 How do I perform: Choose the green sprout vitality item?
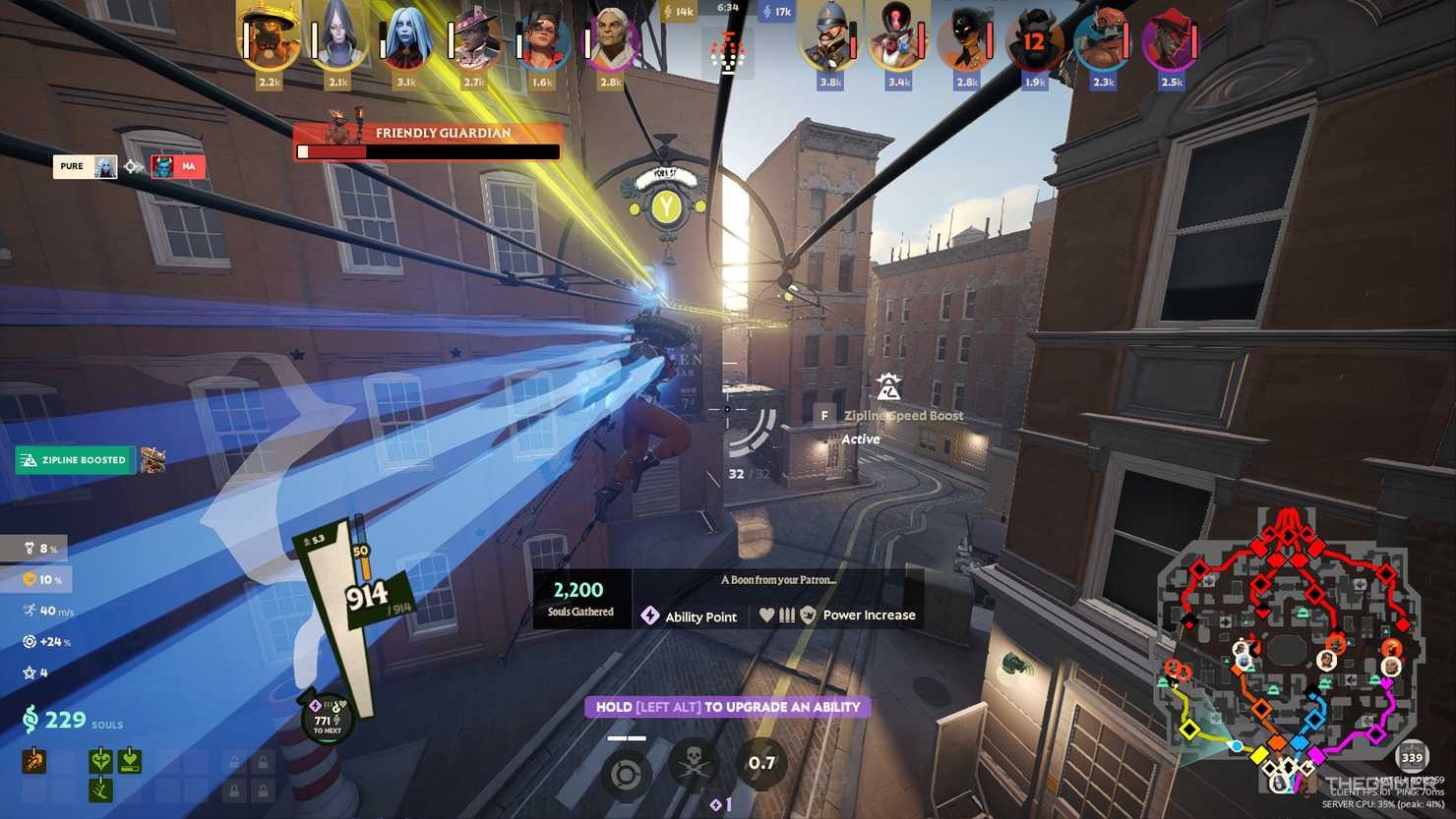point(100,789)
